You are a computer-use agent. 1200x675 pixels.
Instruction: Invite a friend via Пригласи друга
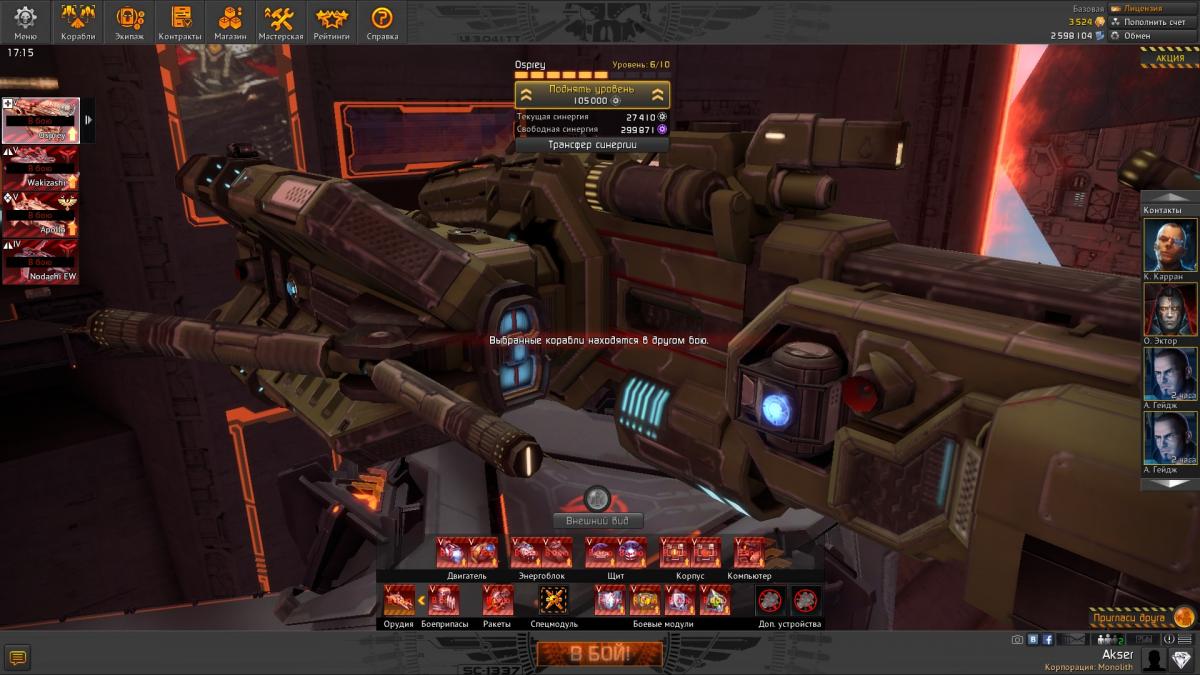(x=1141, y=617)
